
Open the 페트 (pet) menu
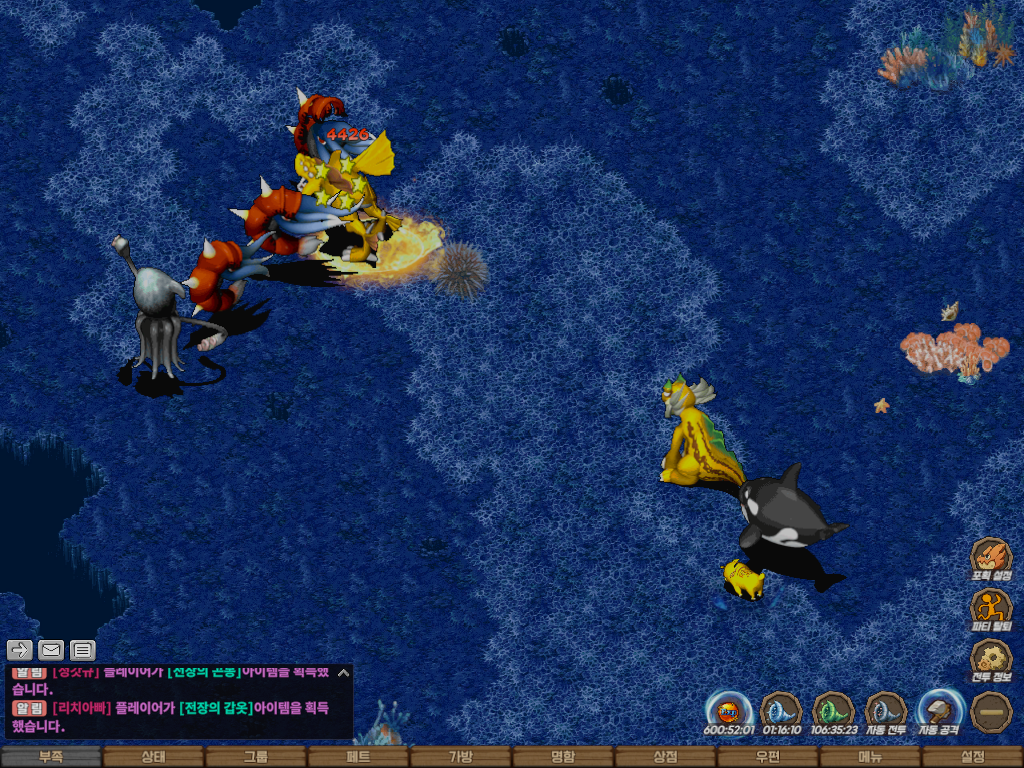[x=358, y=757]
